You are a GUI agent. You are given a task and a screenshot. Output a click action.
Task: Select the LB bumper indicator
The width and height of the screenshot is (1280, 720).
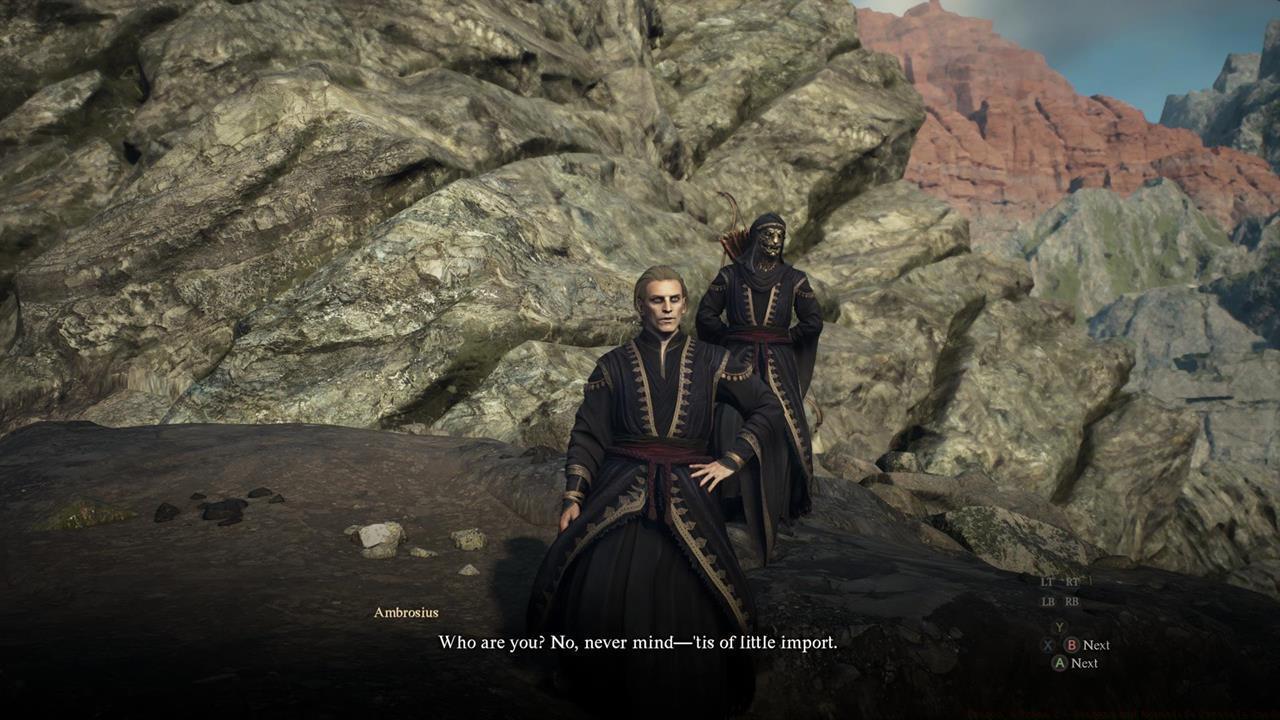tap(1047, 602)
